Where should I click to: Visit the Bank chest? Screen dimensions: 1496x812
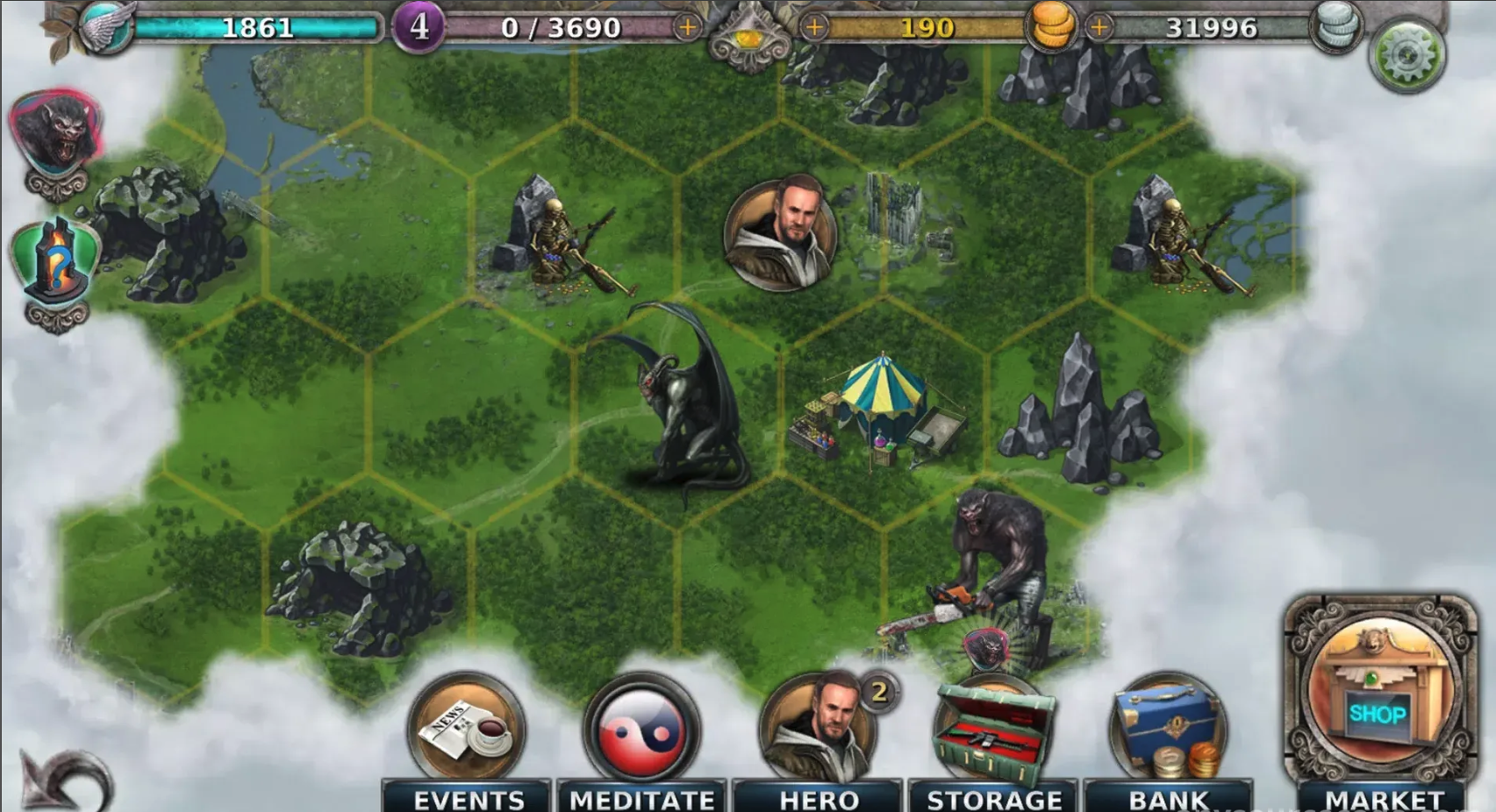(x=1168, y=732)
